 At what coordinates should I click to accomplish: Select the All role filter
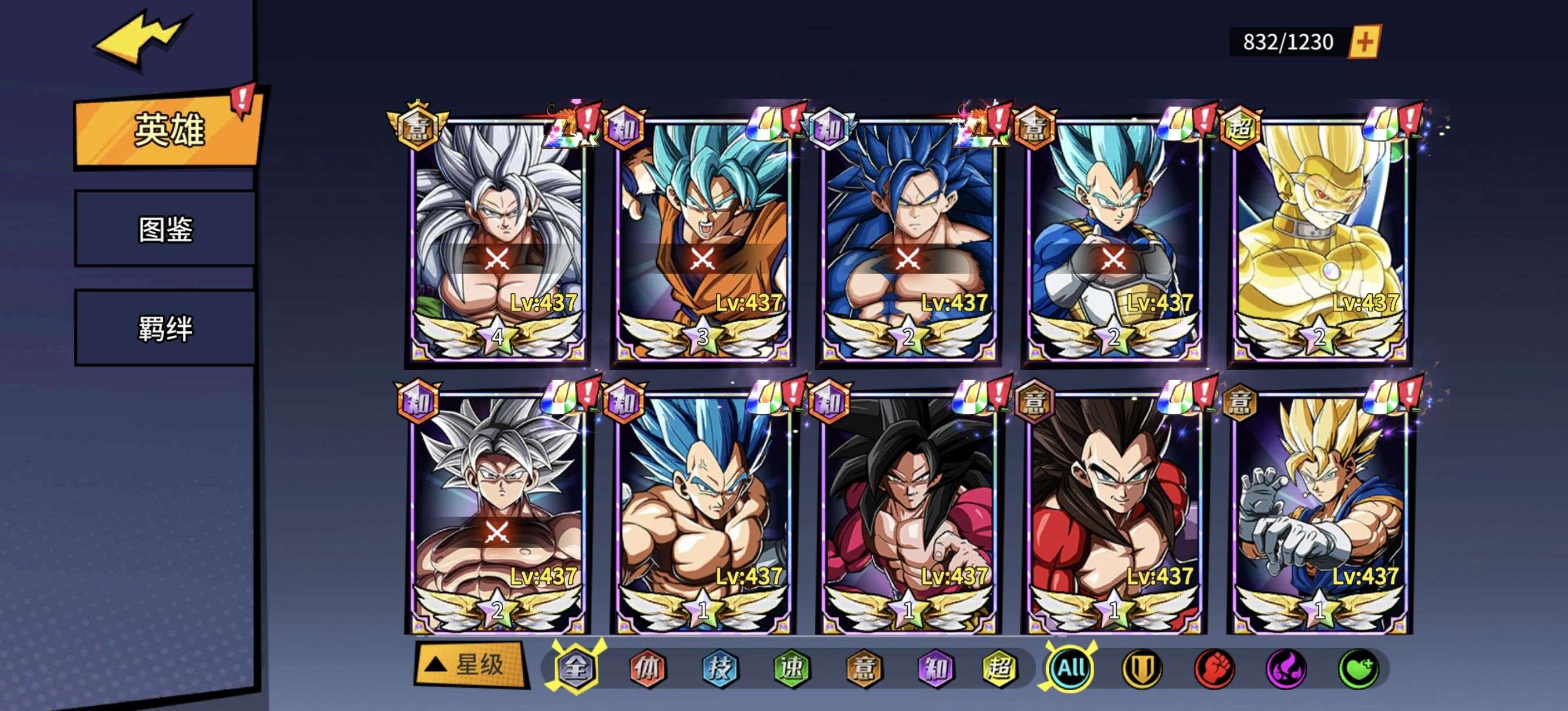(1071, 668)
